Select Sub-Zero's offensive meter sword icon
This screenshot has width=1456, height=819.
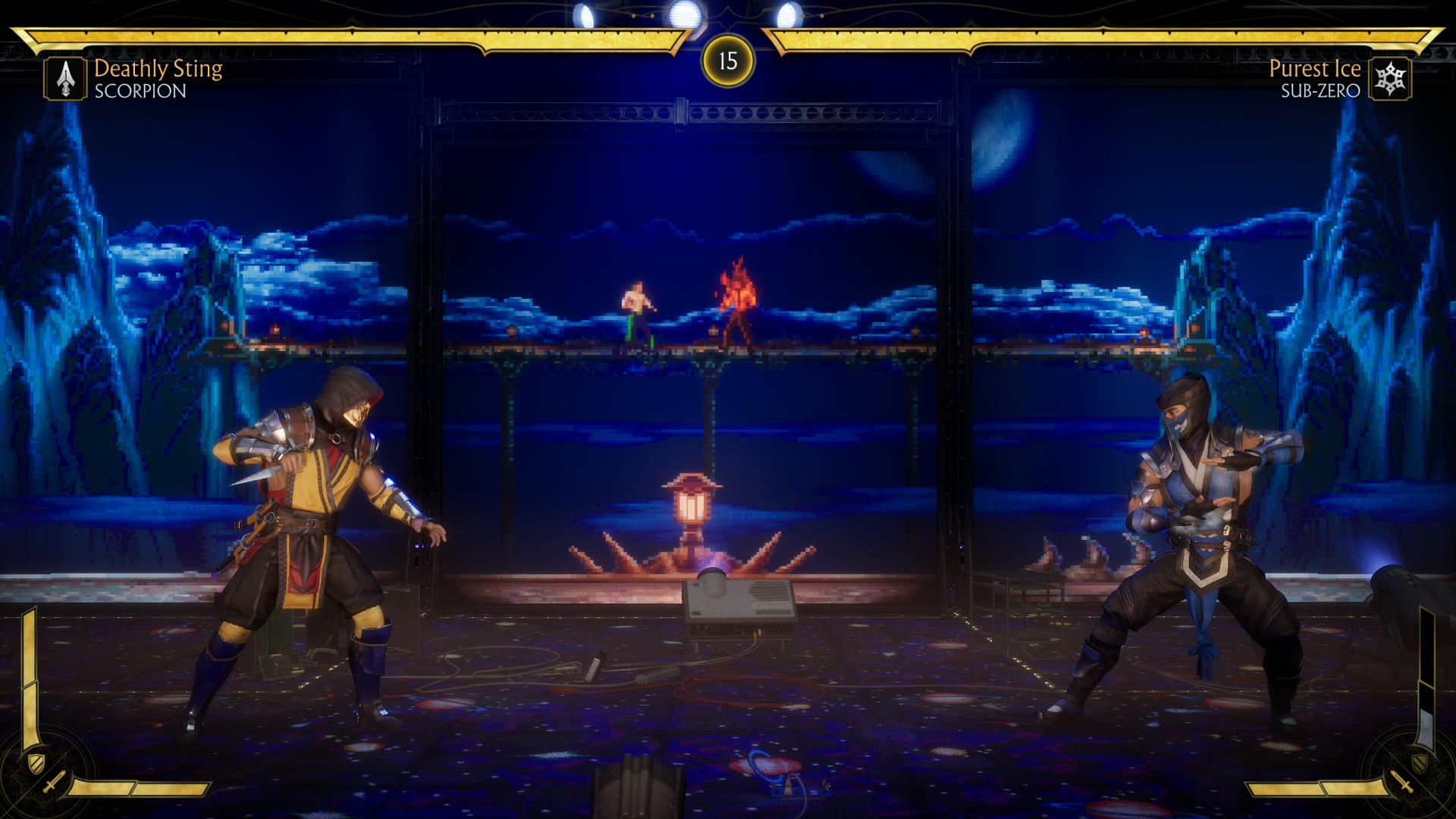coord(1401,782)
